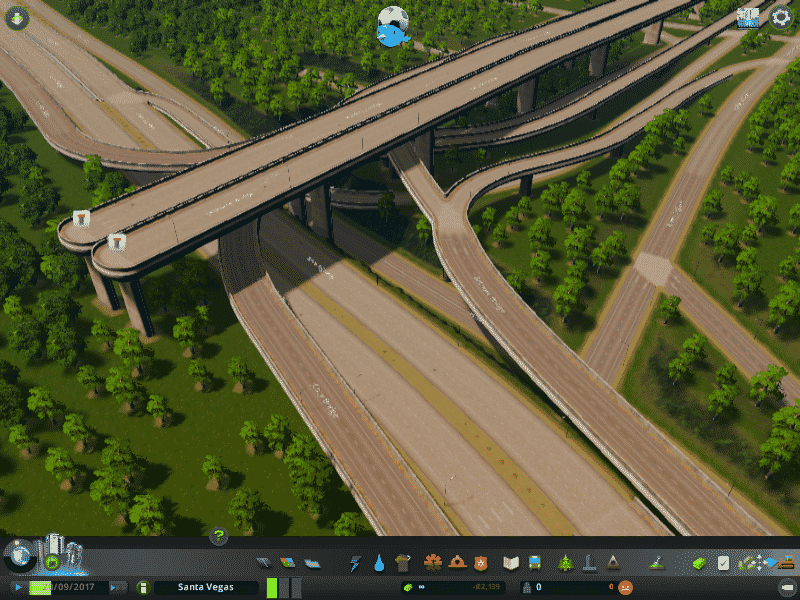Open the settings gear menu
The image size is (800, 600).
(780, 16)
